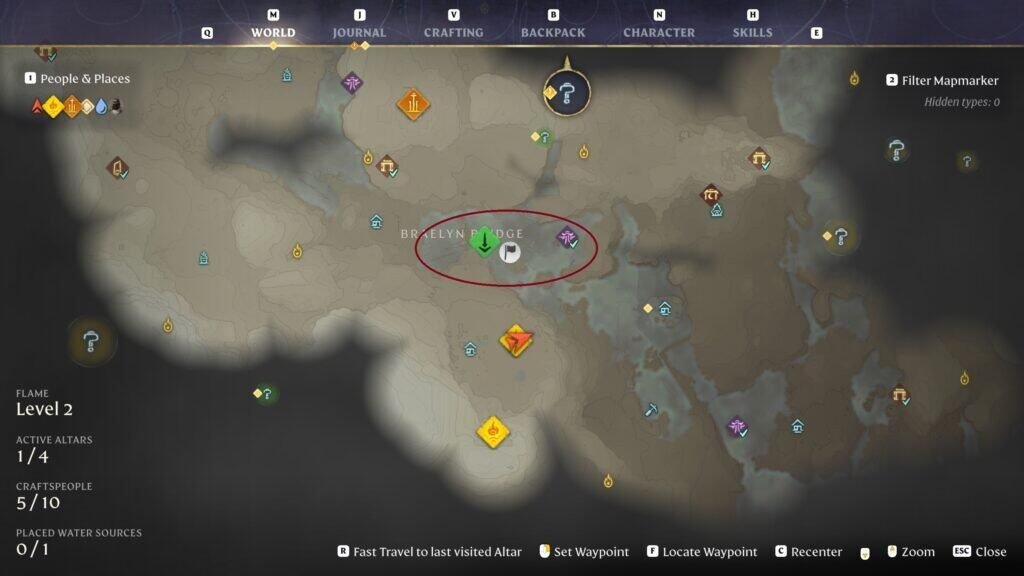Select the Backpack tab
This screenshot has height=576, width=1024.
point(553,32)
